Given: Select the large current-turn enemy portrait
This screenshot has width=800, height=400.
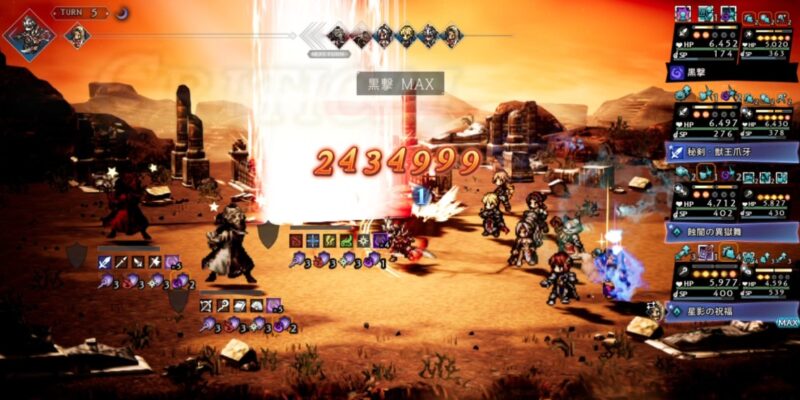Looking at the screenshot, I should [27, 34].
